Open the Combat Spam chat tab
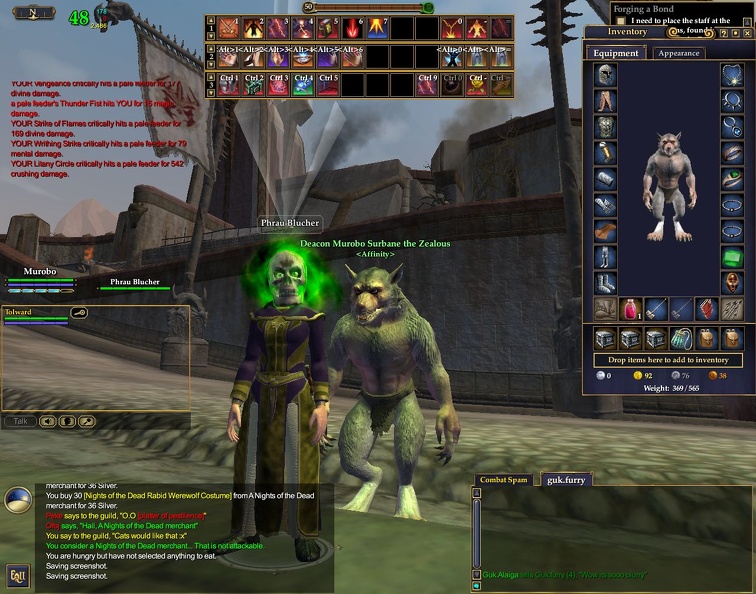 [x=503, y=480]
